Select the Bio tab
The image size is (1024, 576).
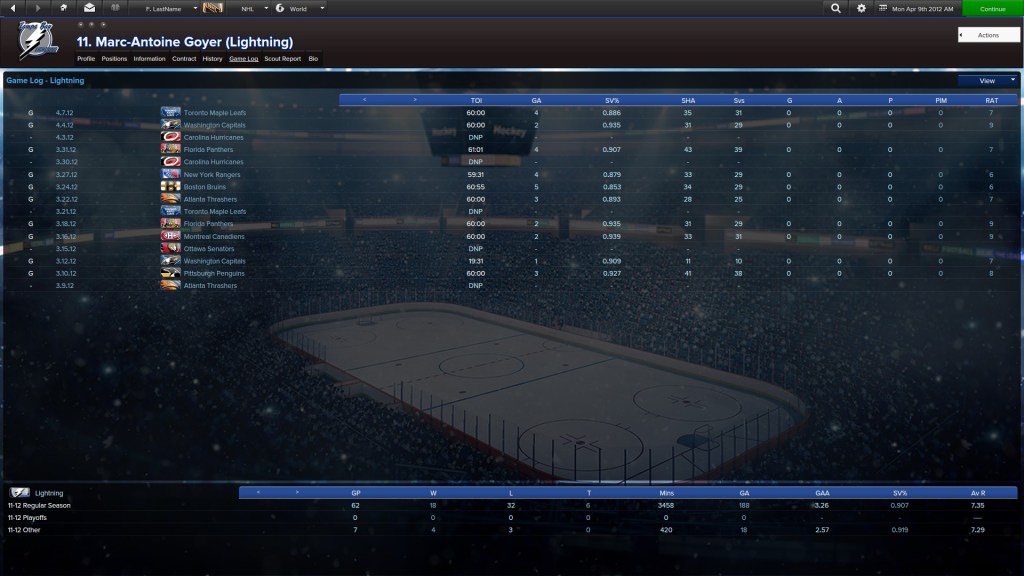point(313,59)
